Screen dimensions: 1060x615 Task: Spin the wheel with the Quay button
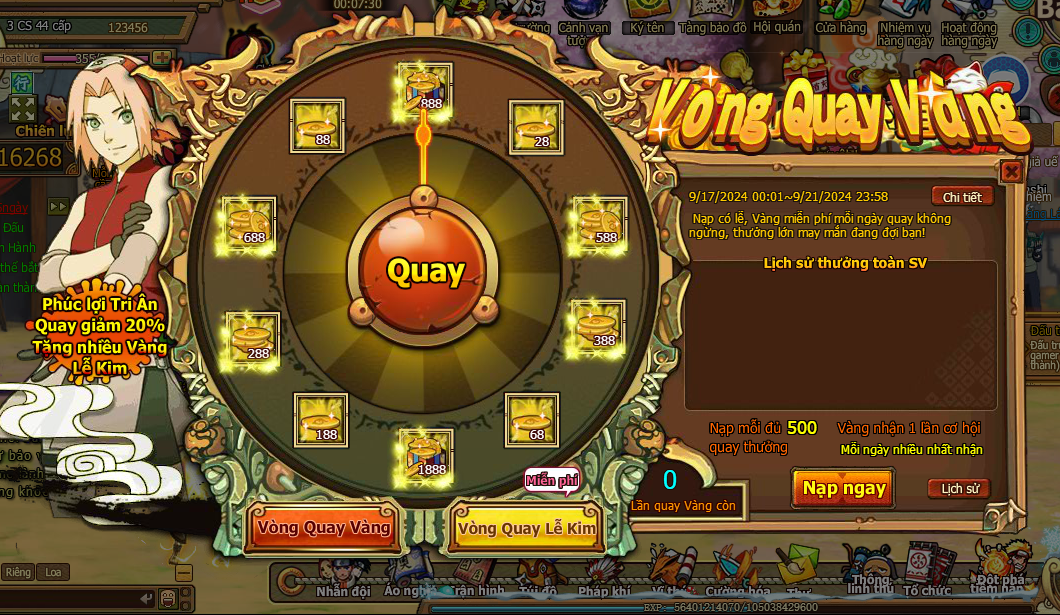pyautogui.click(x=426, y=271)
